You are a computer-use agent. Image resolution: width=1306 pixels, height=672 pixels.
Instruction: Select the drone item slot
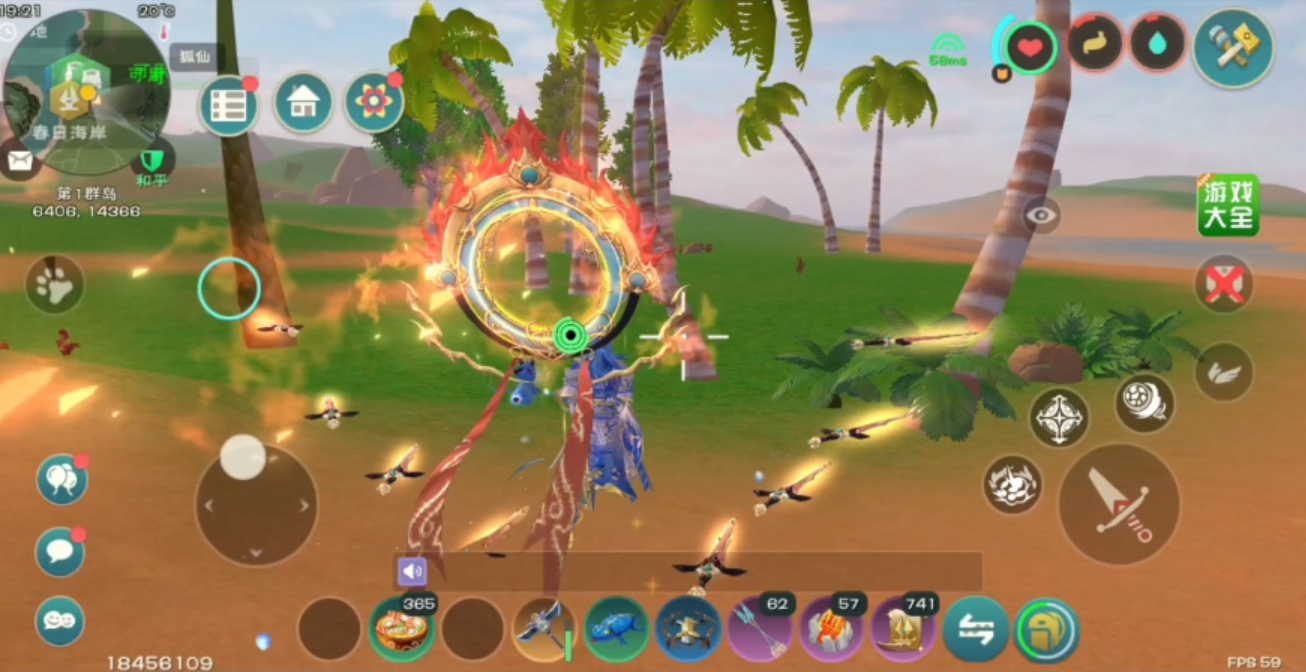[688, 629]
